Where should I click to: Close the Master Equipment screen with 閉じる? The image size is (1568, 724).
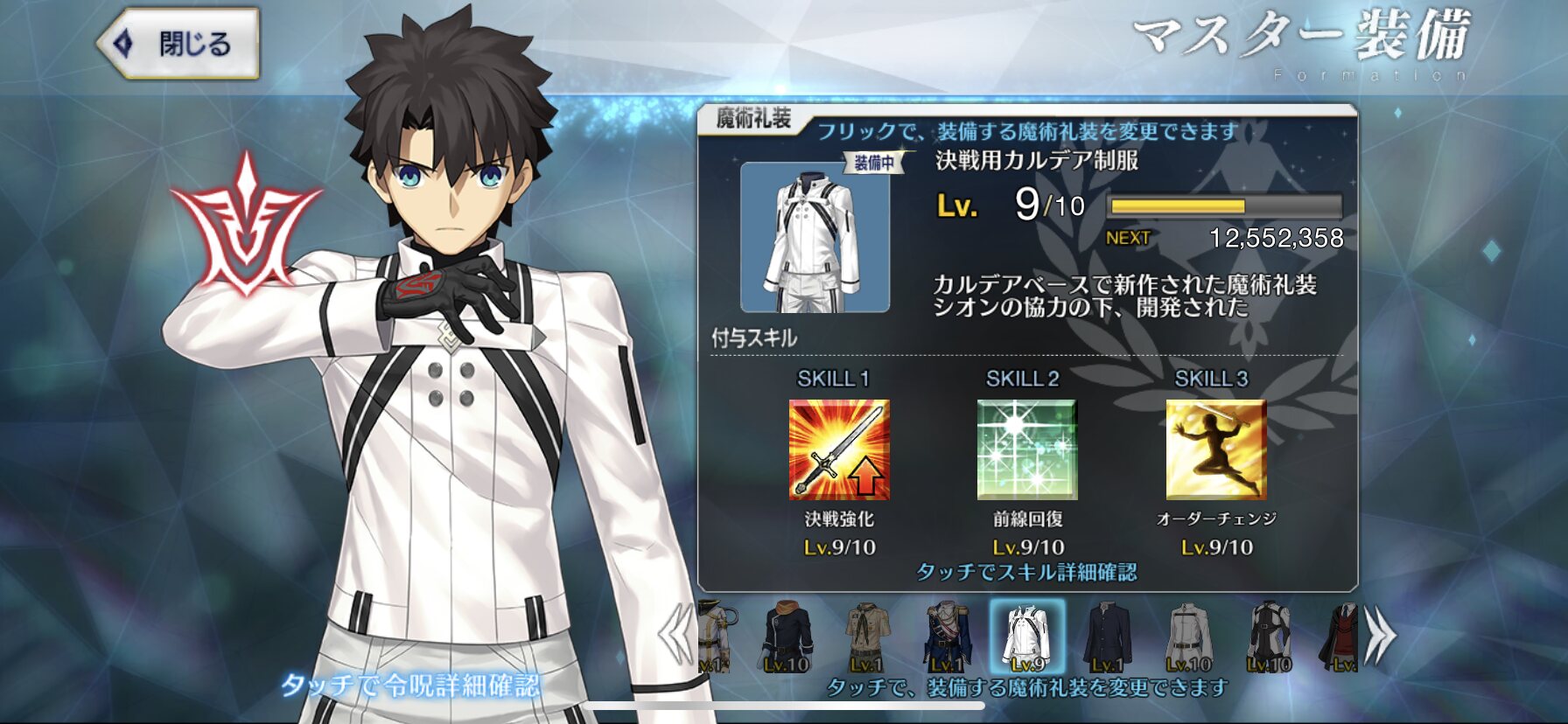pos(178,44)
